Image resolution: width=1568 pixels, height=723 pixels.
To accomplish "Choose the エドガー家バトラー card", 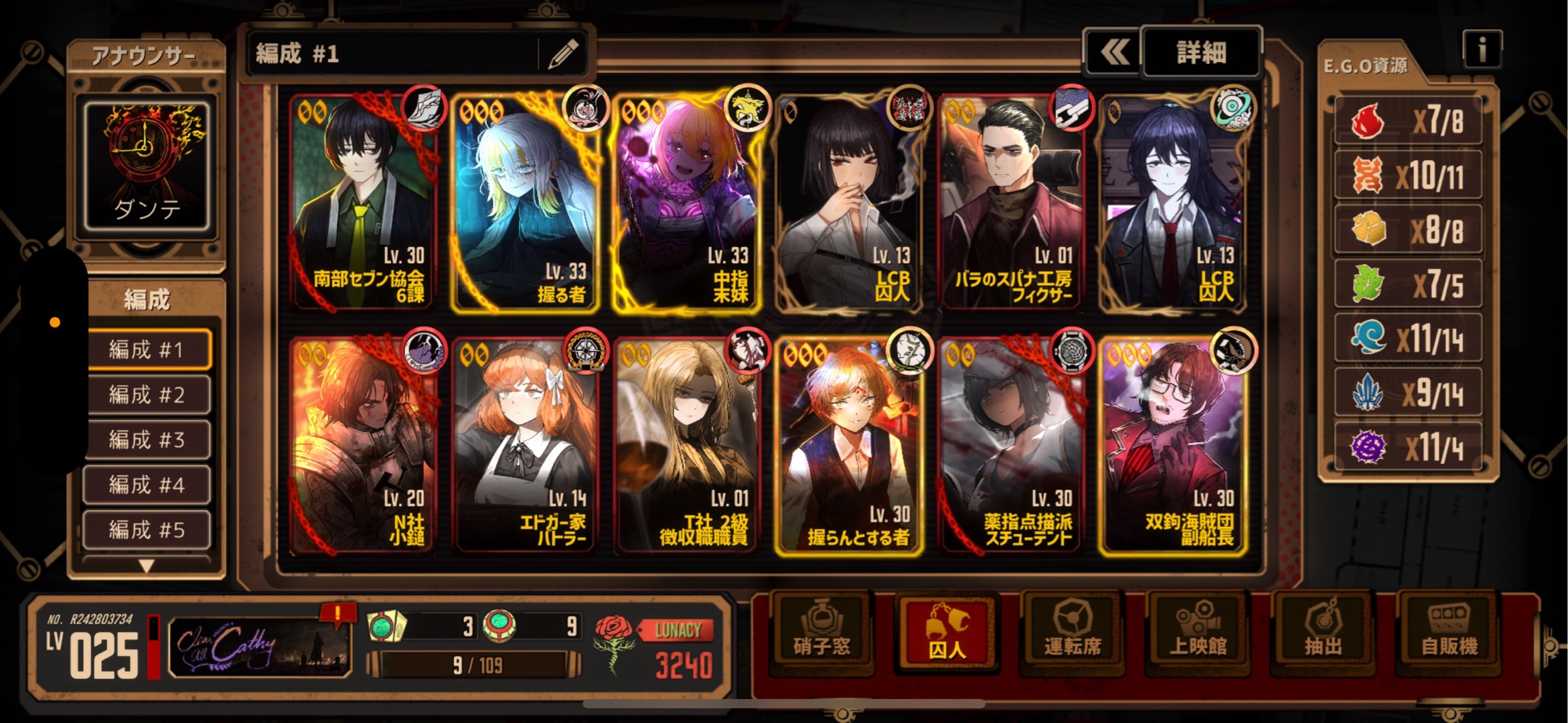I will click(x=525, y=447).
